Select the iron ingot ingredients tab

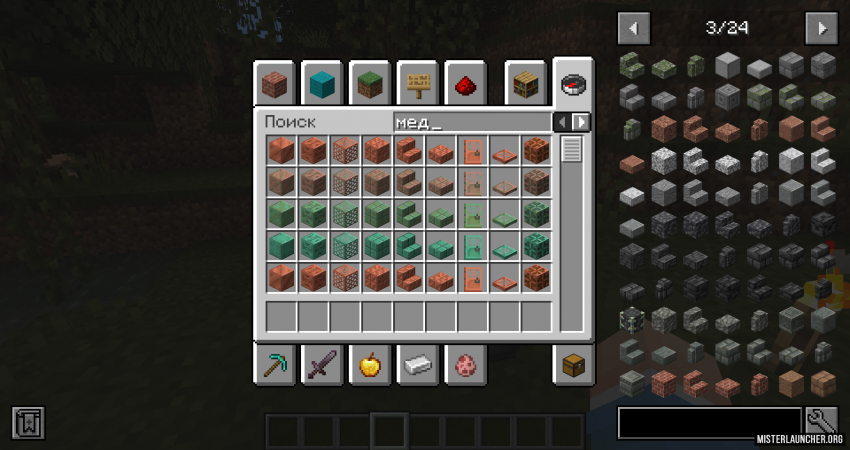click(x=417, y=365)
